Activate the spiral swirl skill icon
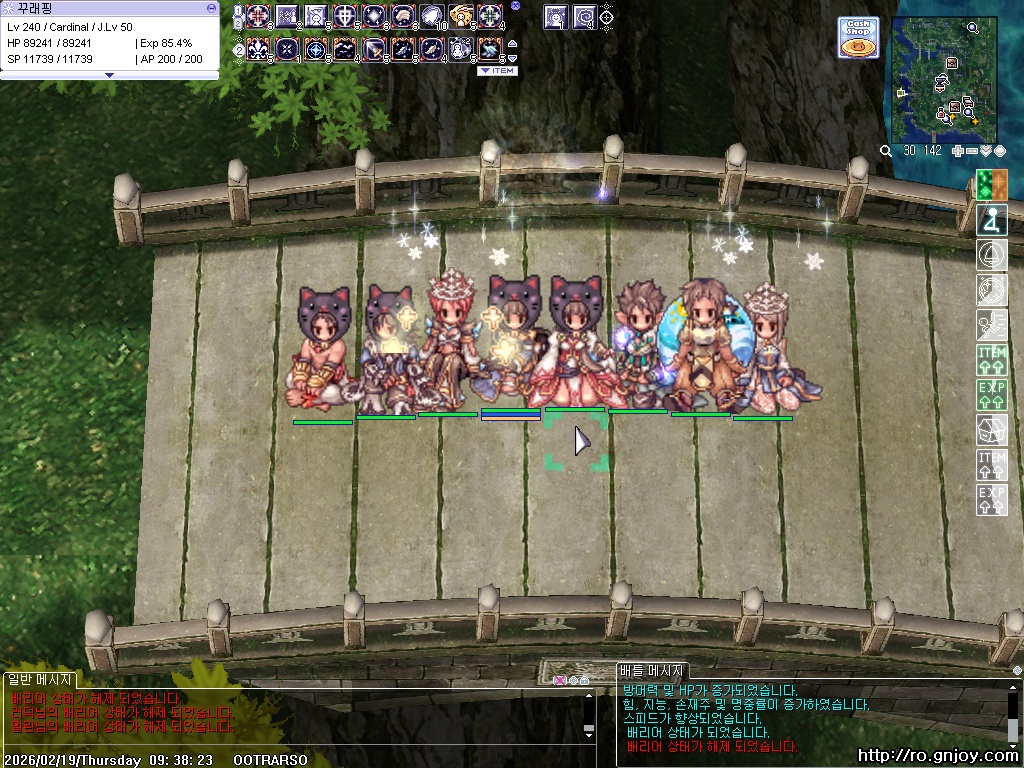 [x=584, y=16]
